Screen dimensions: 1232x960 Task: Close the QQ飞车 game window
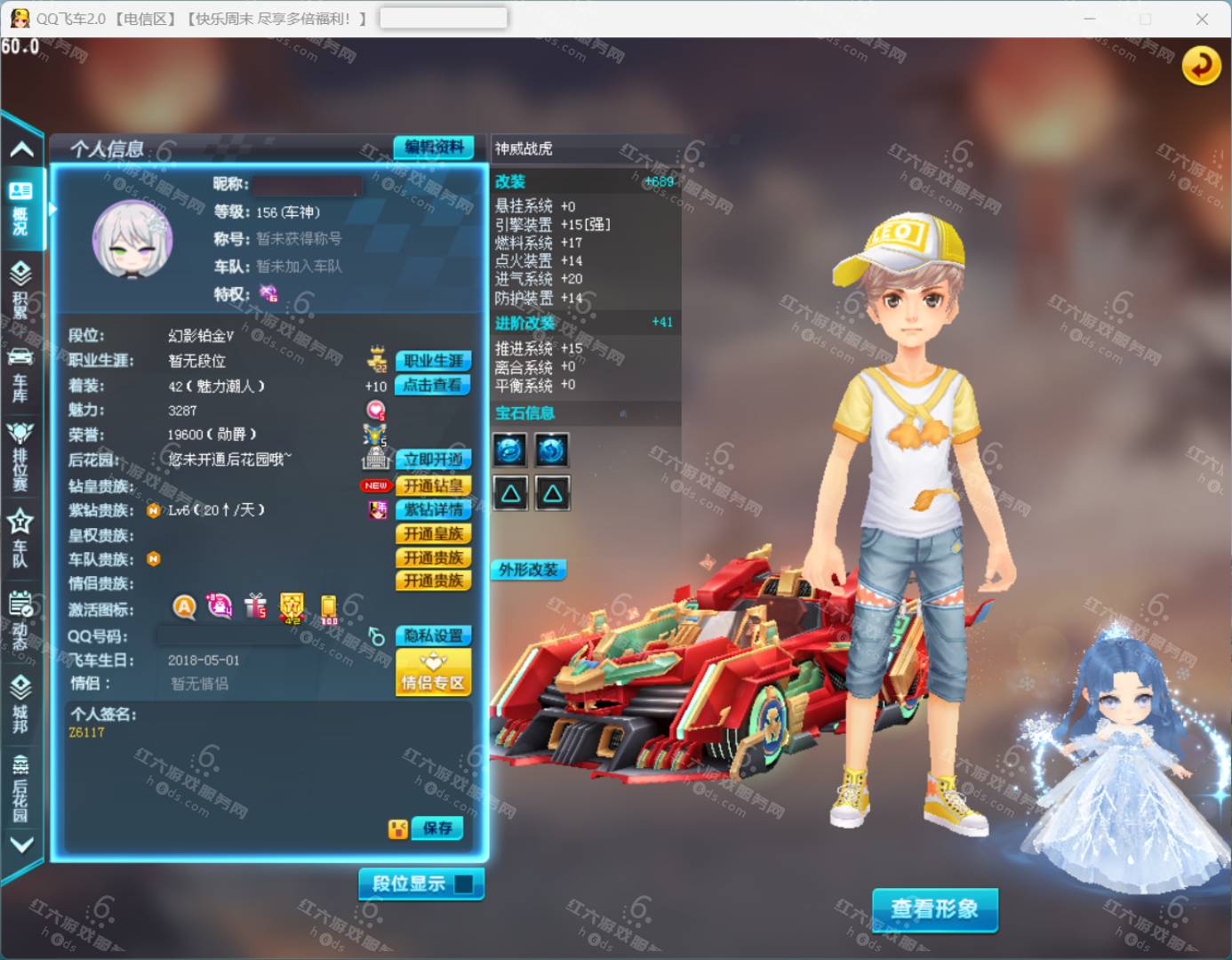pos(1202,19)
